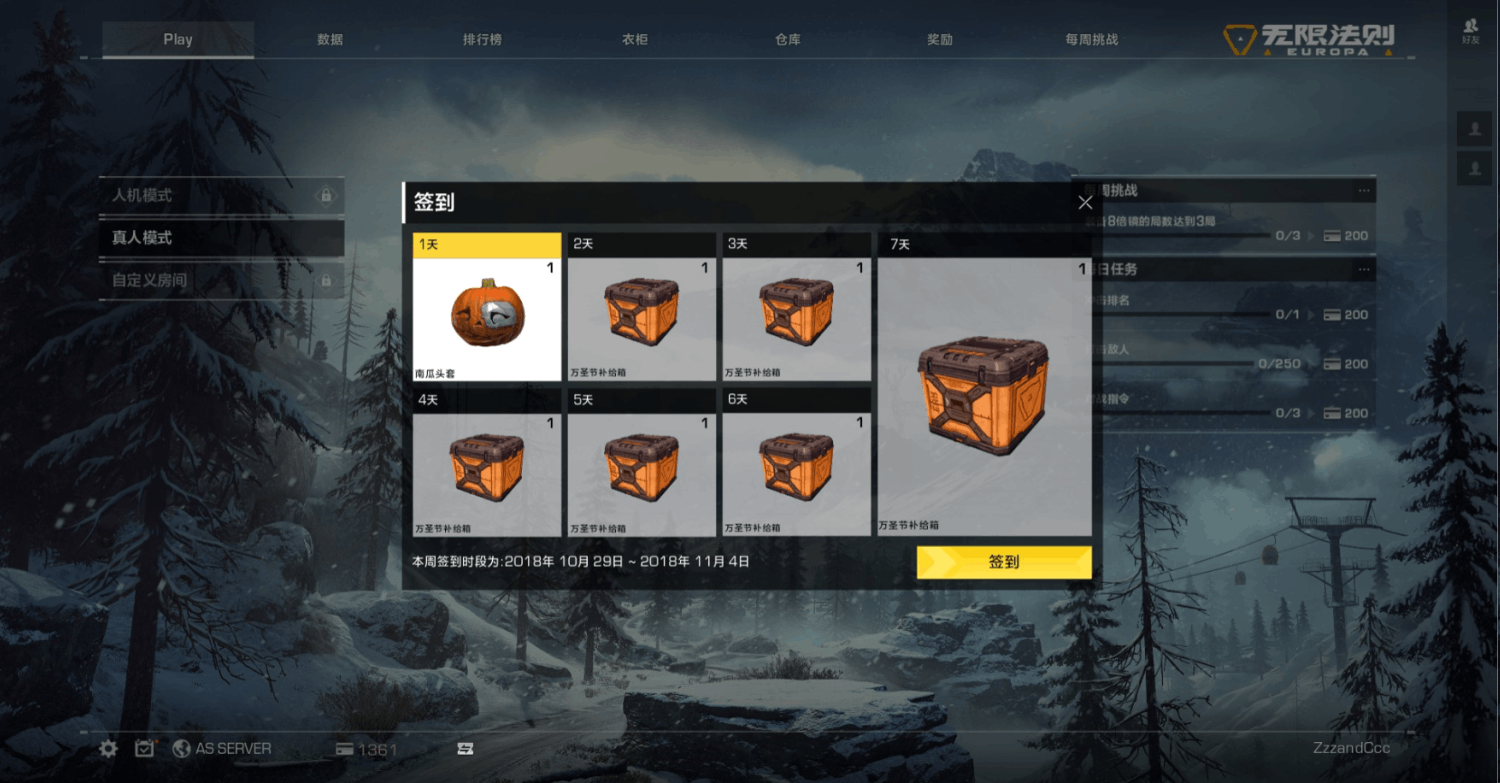1500x783 pixels.
Task: Open settings with the gear icon
Action: coord(109,749)
